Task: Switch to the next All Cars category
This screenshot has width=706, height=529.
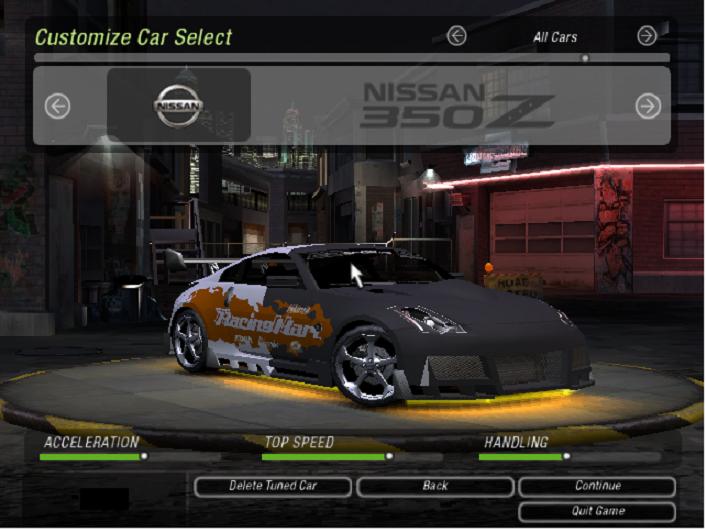Action: tap(647, 36)
